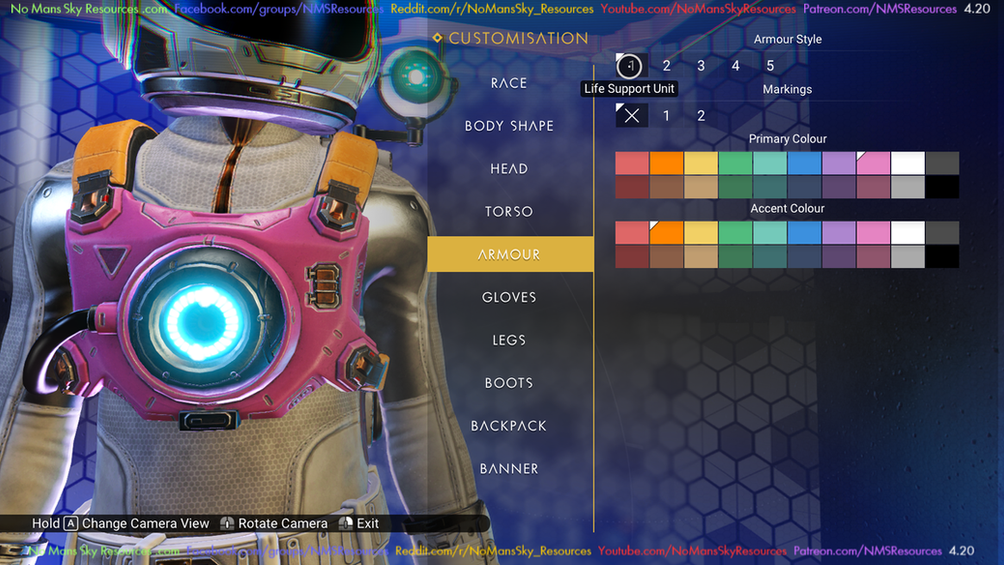Viewport: 1004px width, 565px height.
Task: Pick Armour Style option 2
Action: click(x=667, y=66)
